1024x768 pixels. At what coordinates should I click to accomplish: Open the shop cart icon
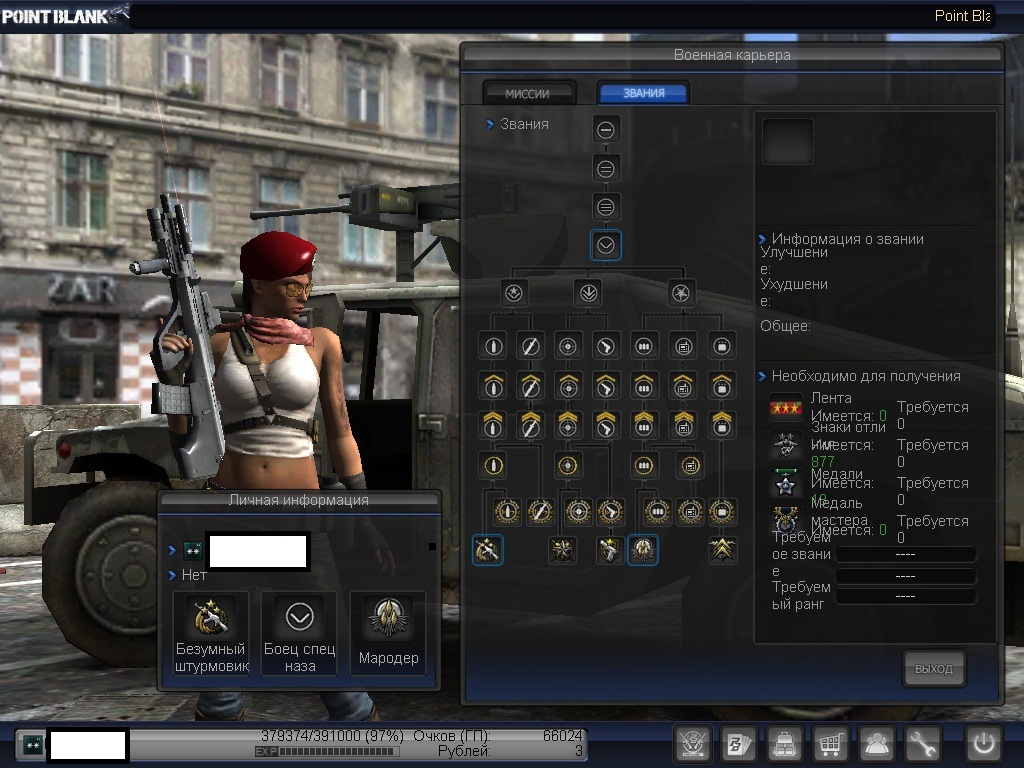click(831, 744)
